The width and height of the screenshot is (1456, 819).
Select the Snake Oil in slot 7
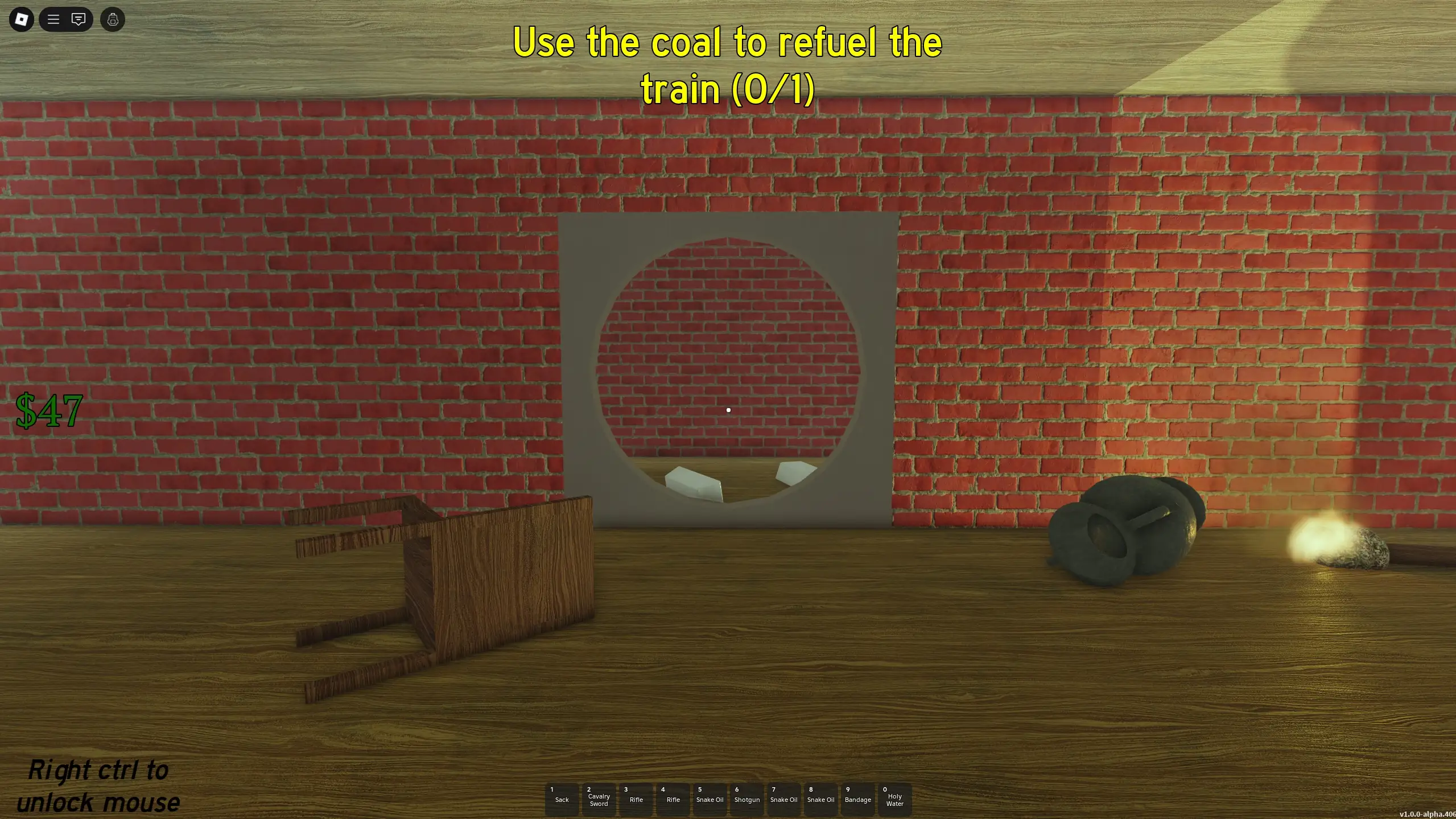click(x=783, y=799)
